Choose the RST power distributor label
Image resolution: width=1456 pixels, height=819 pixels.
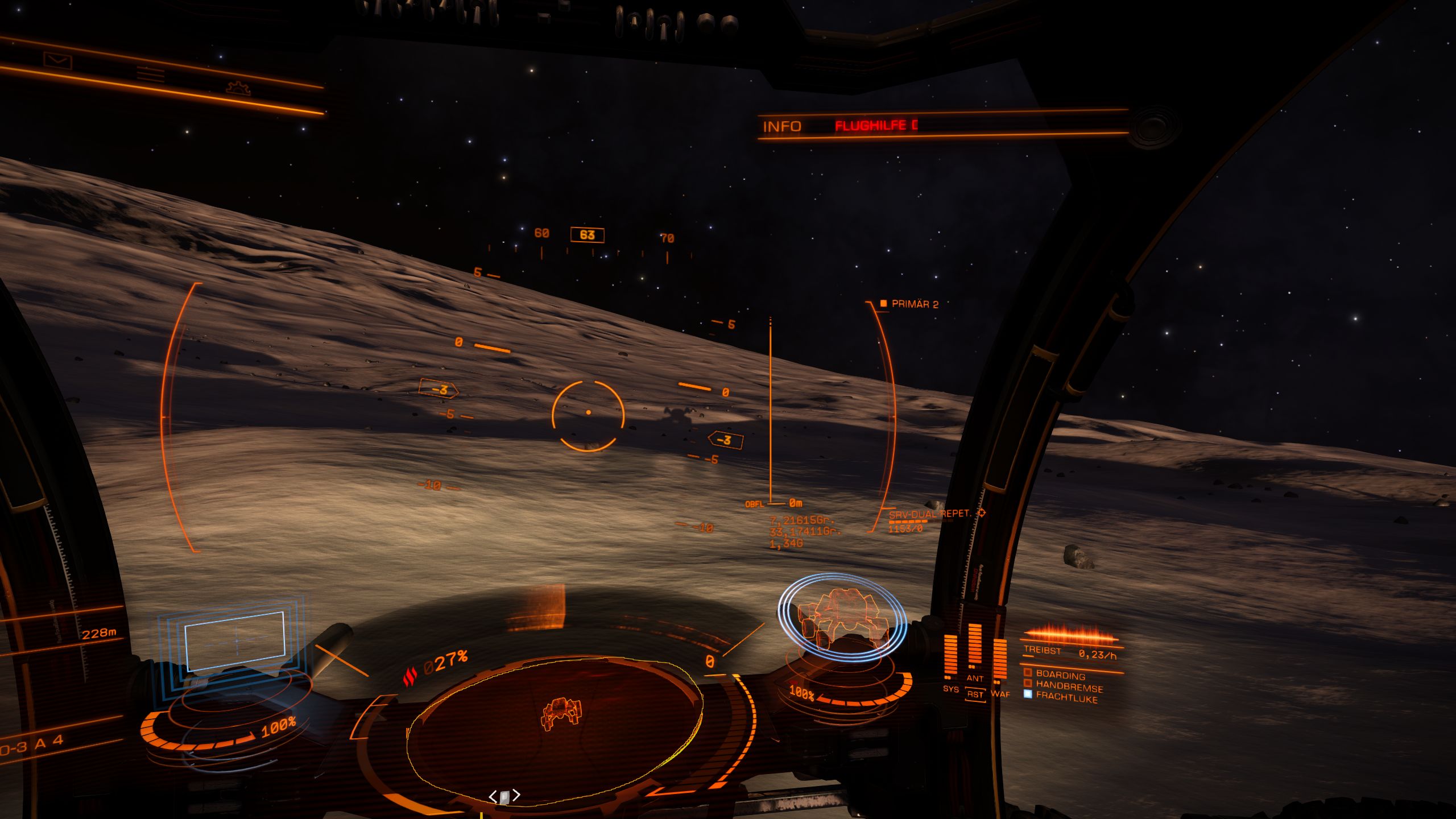point(975,694)
